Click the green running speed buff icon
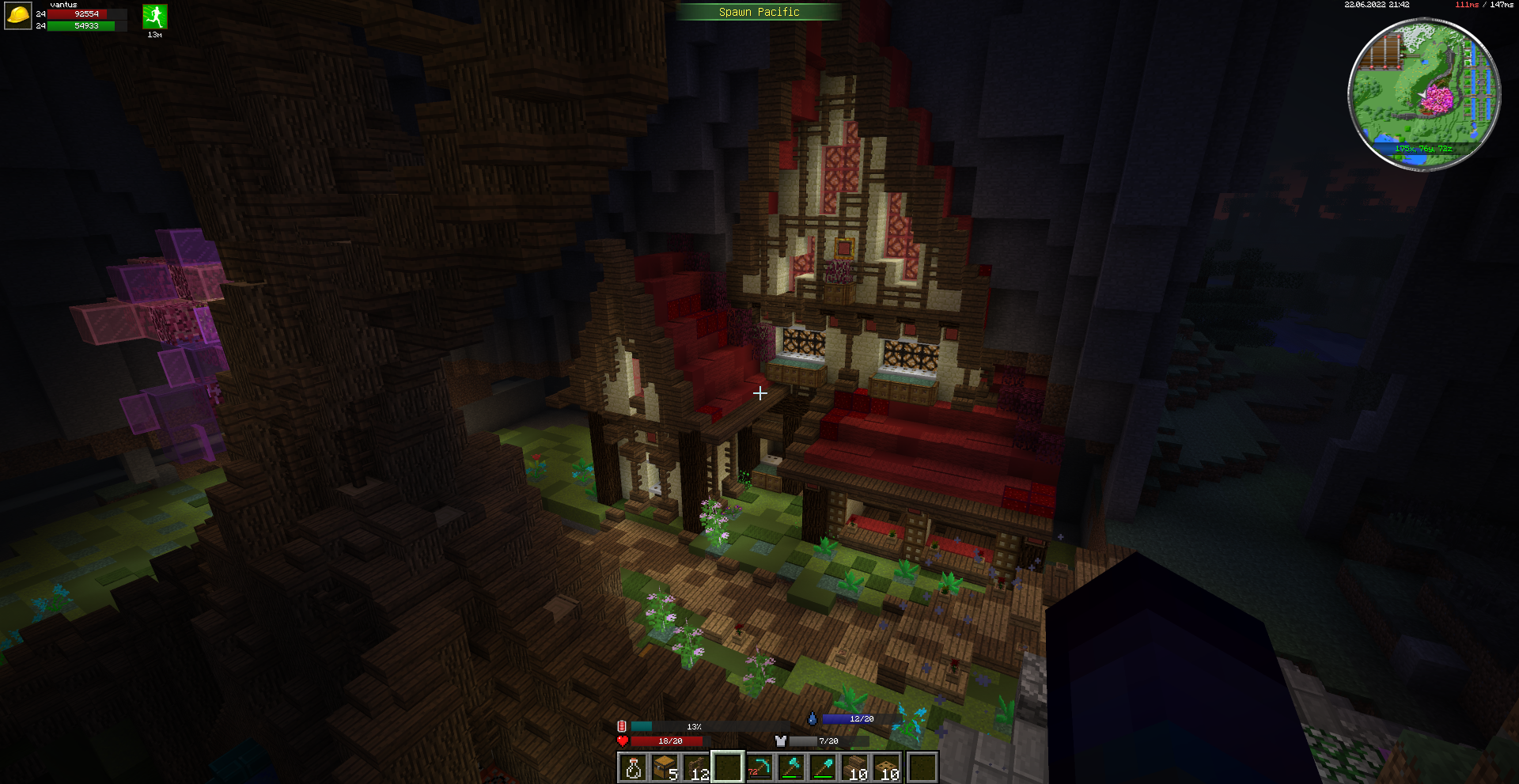This screenshot has height=784, width=1519. pyautogui.click(x=154, y=17)
